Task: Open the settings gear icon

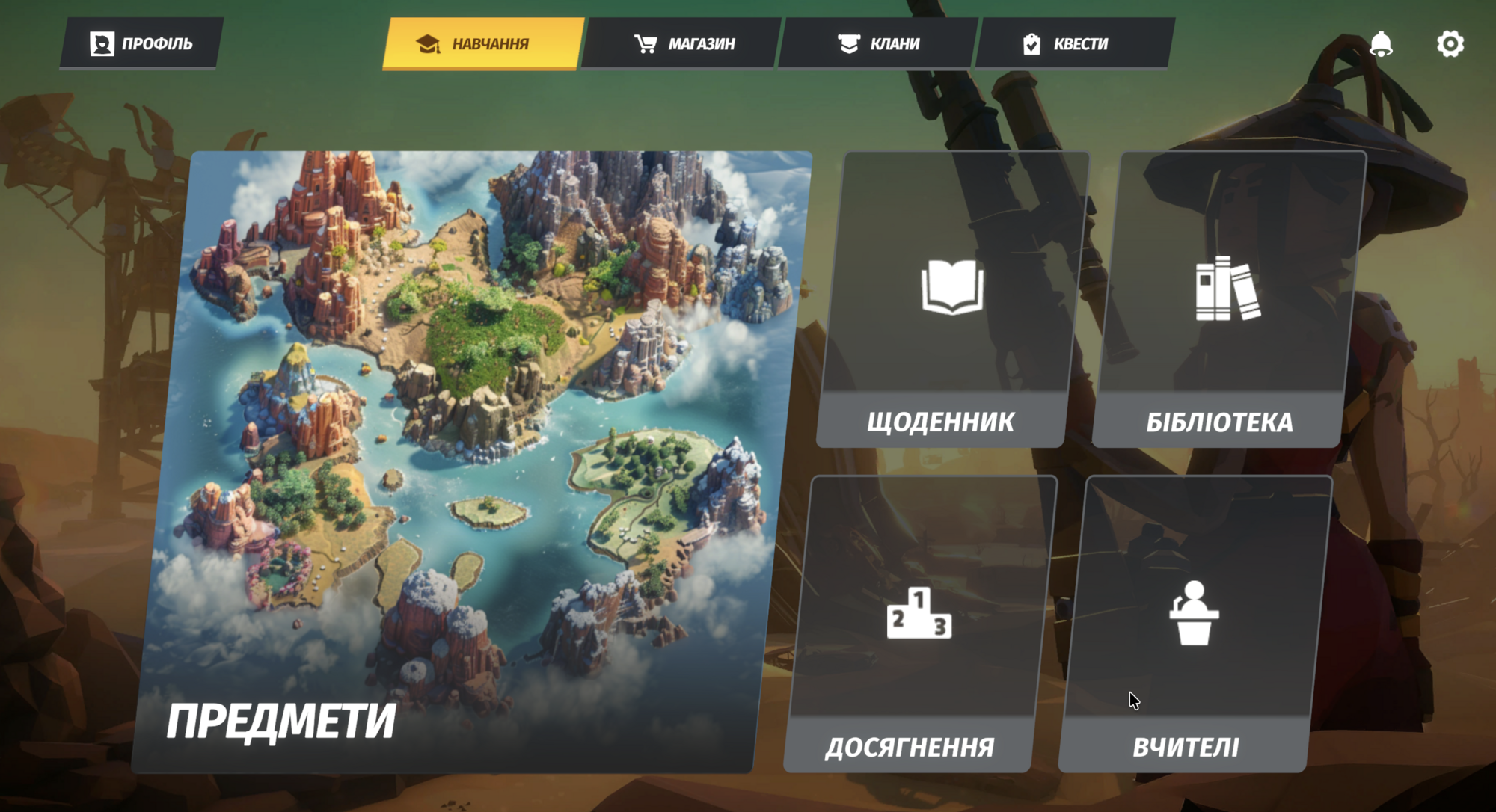Action: (x=1450, y=44)
